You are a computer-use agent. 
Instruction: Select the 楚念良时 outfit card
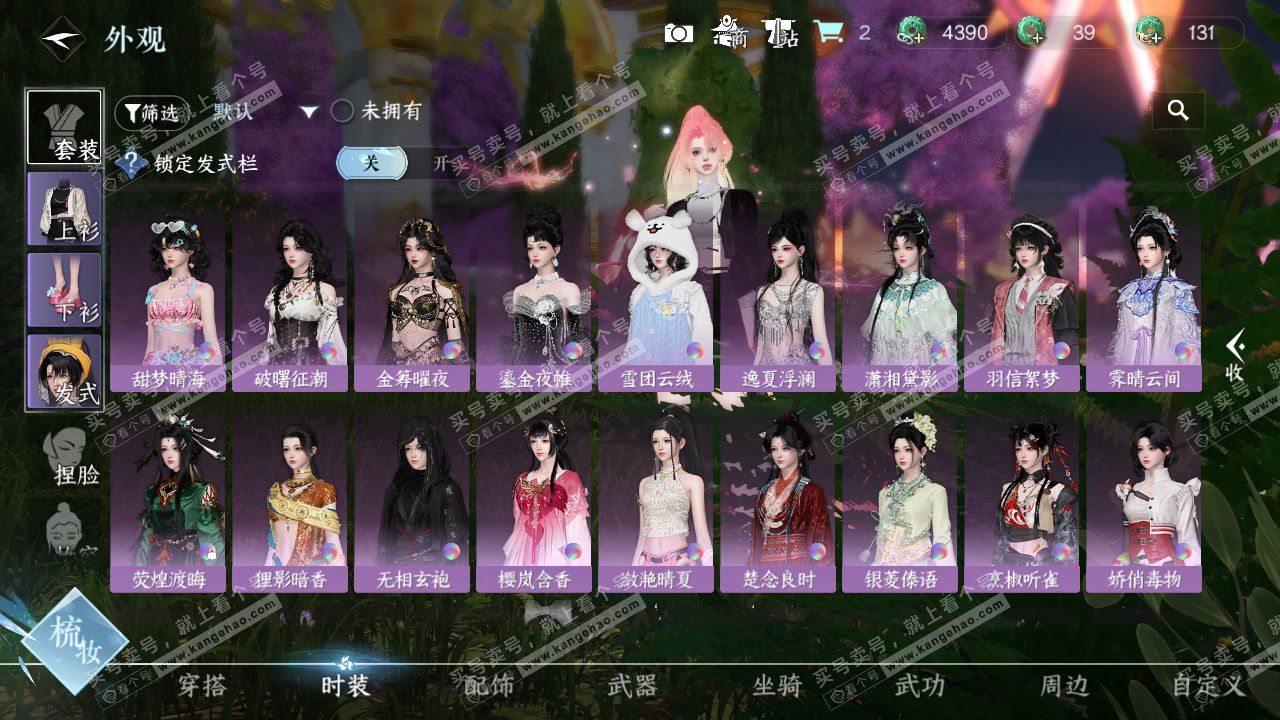tap(778, 500)
